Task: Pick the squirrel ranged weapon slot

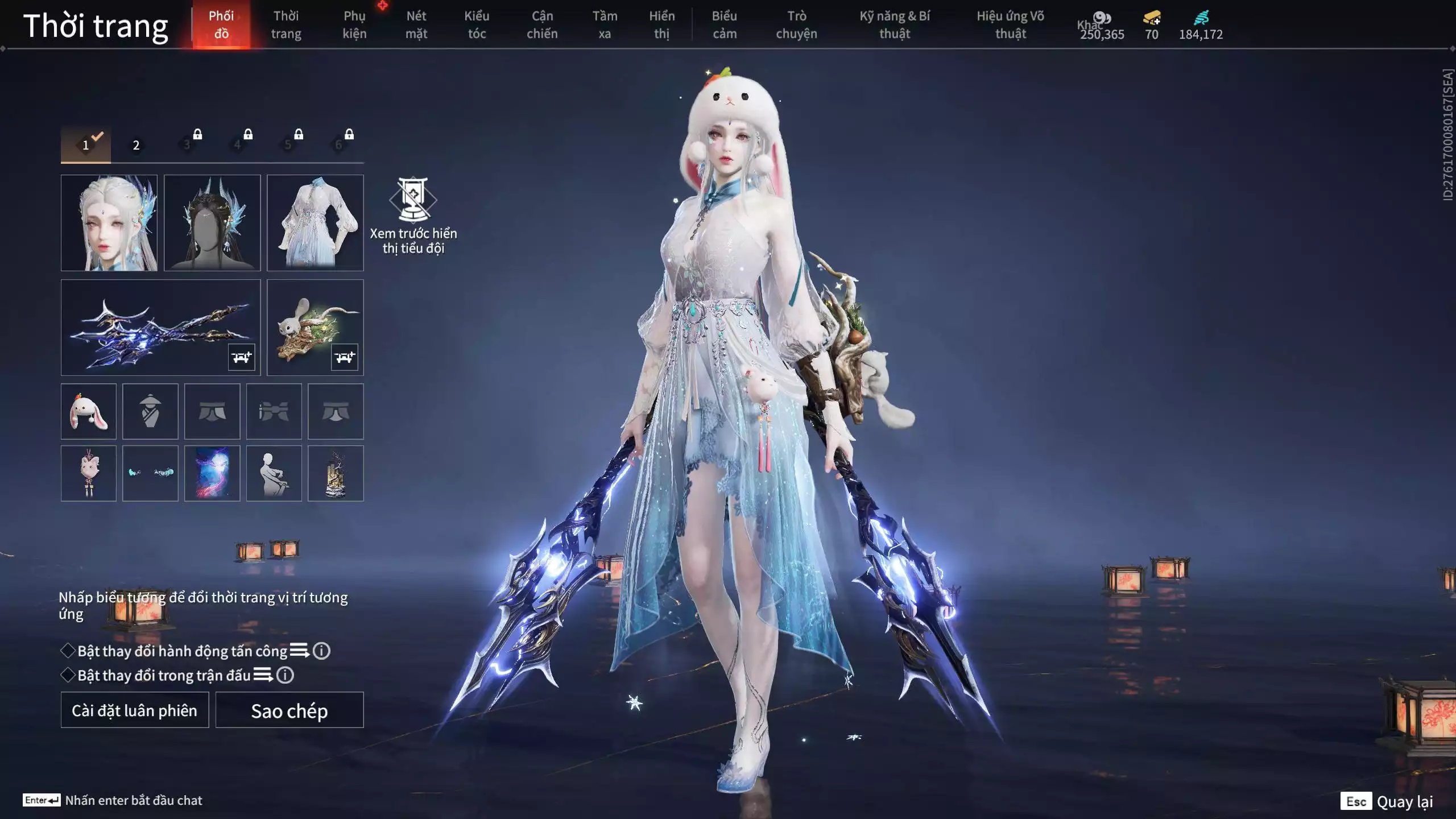Action: click(315, 328)
